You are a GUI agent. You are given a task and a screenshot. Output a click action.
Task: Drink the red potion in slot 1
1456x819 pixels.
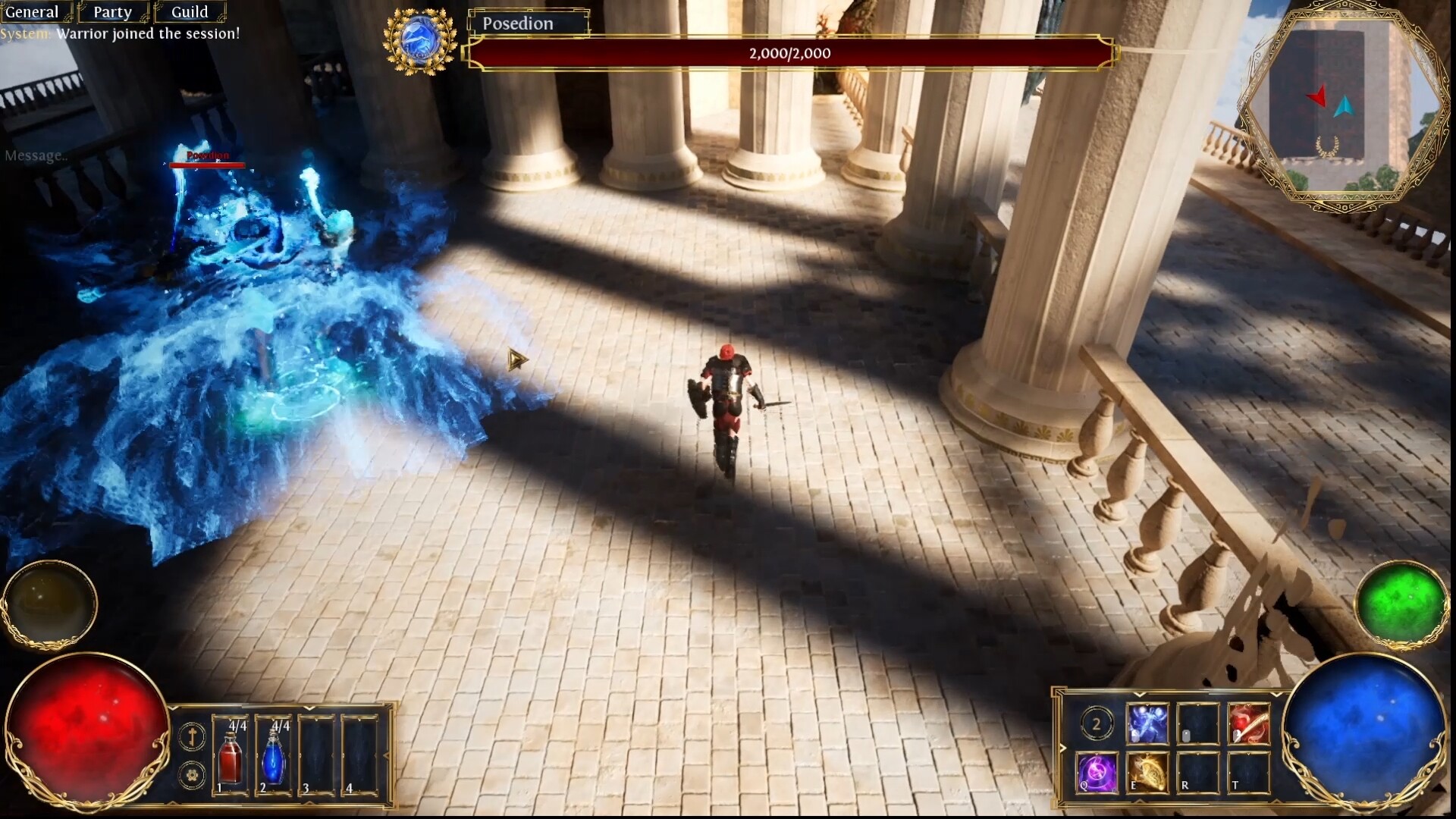(230, 752)
